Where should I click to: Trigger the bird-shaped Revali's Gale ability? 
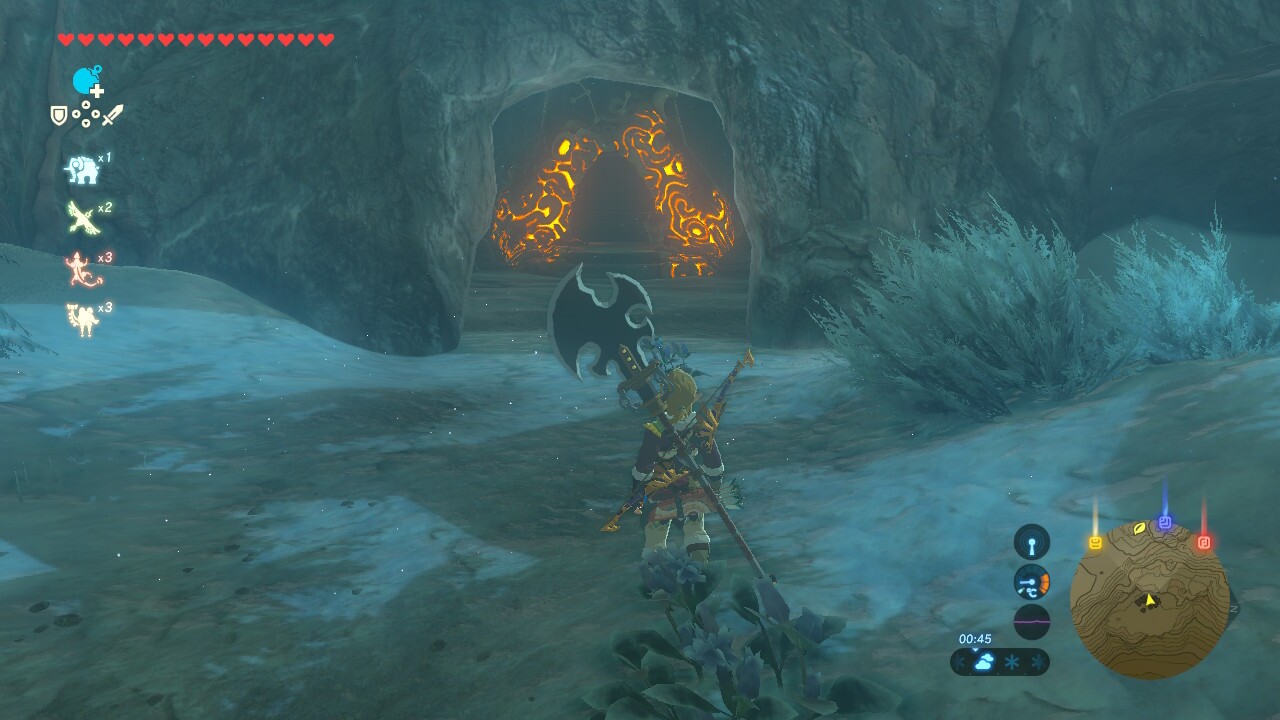(x=82, y=217)
